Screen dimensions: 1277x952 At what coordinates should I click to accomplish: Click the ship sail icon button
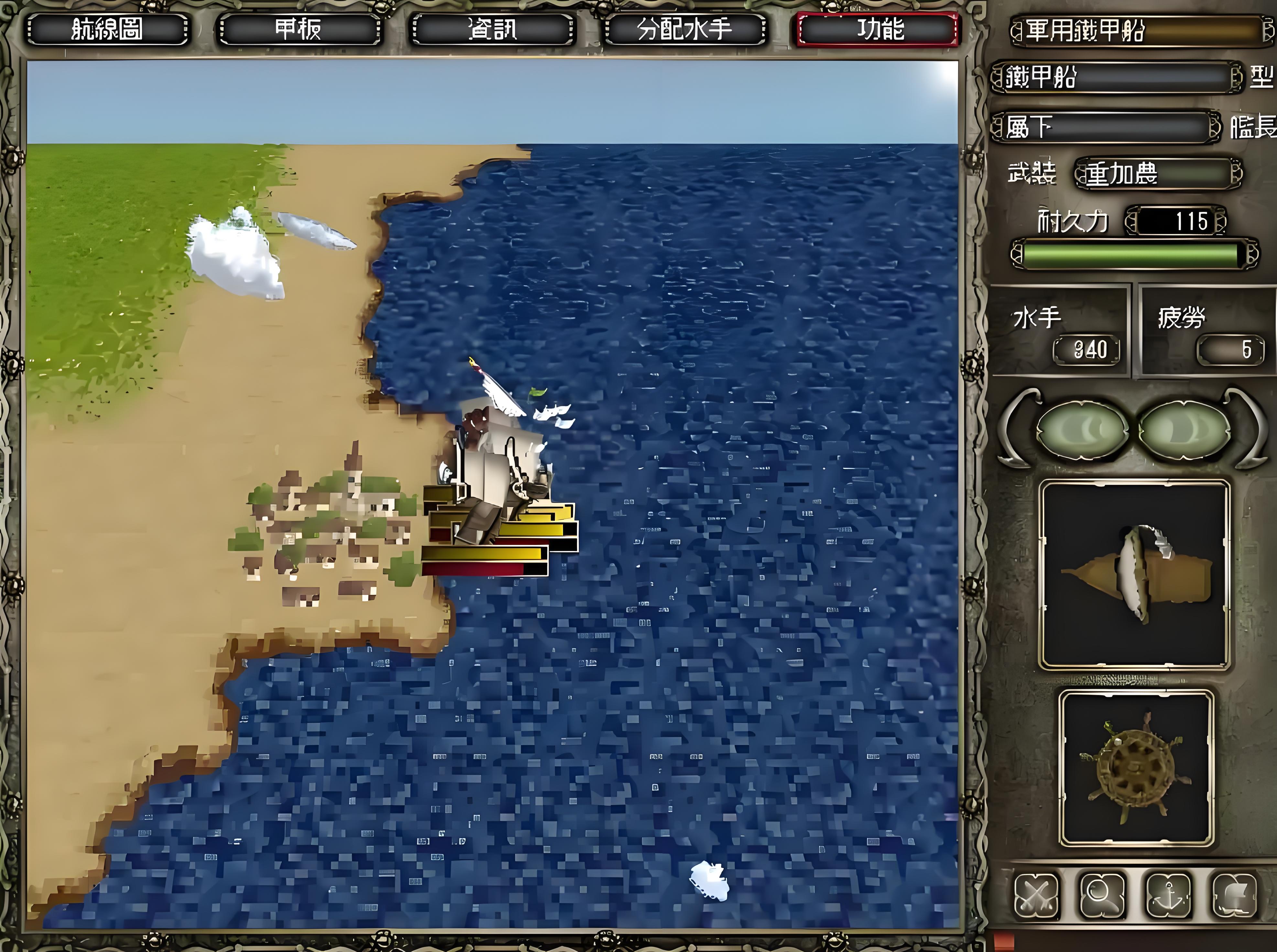(x=1234, y=895)
